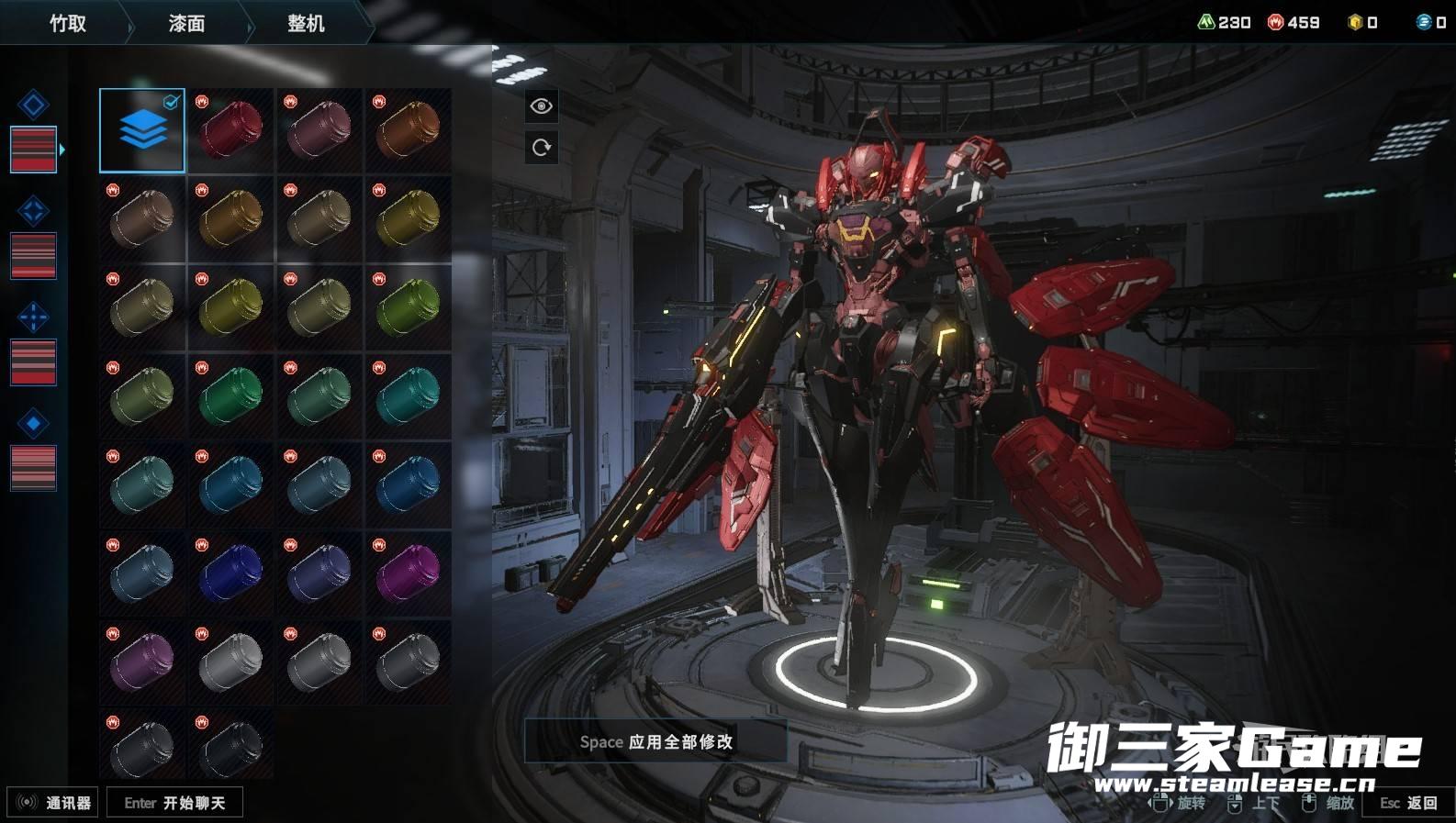Select the silver paint can
The image size is (1456, 823).
coord(230,662)
